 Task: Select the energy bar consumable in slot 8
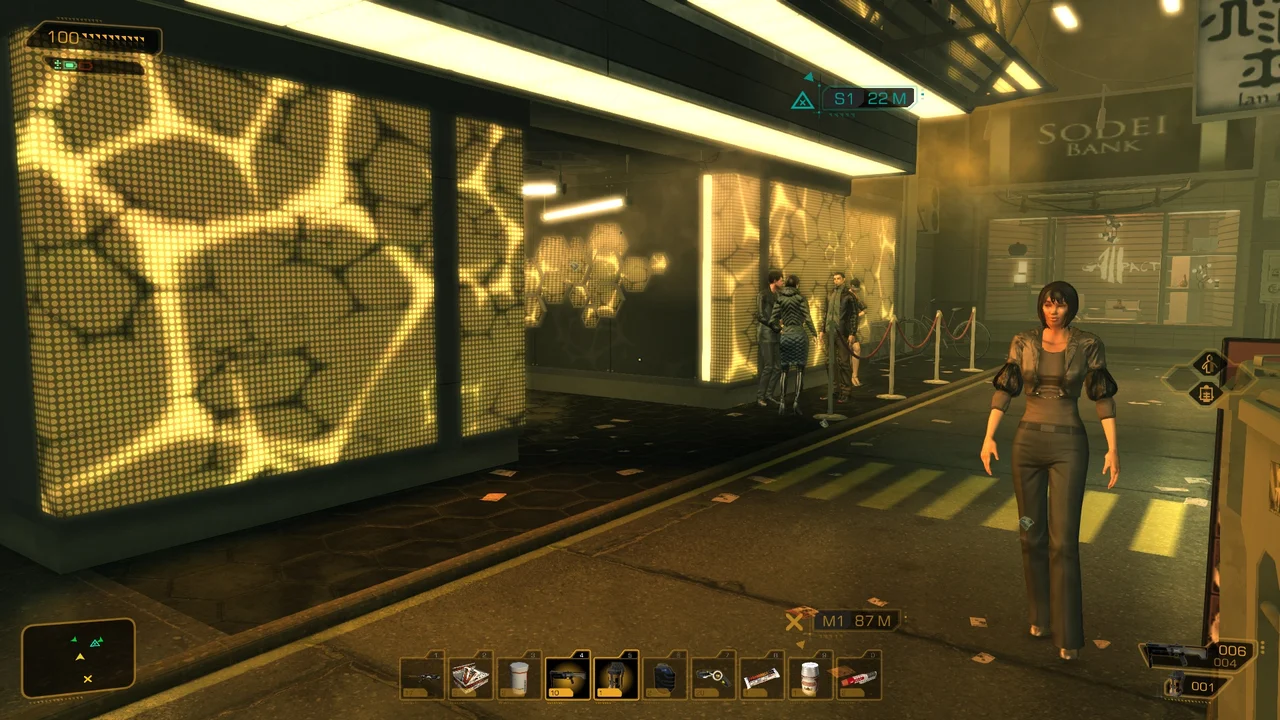[761, 676]
